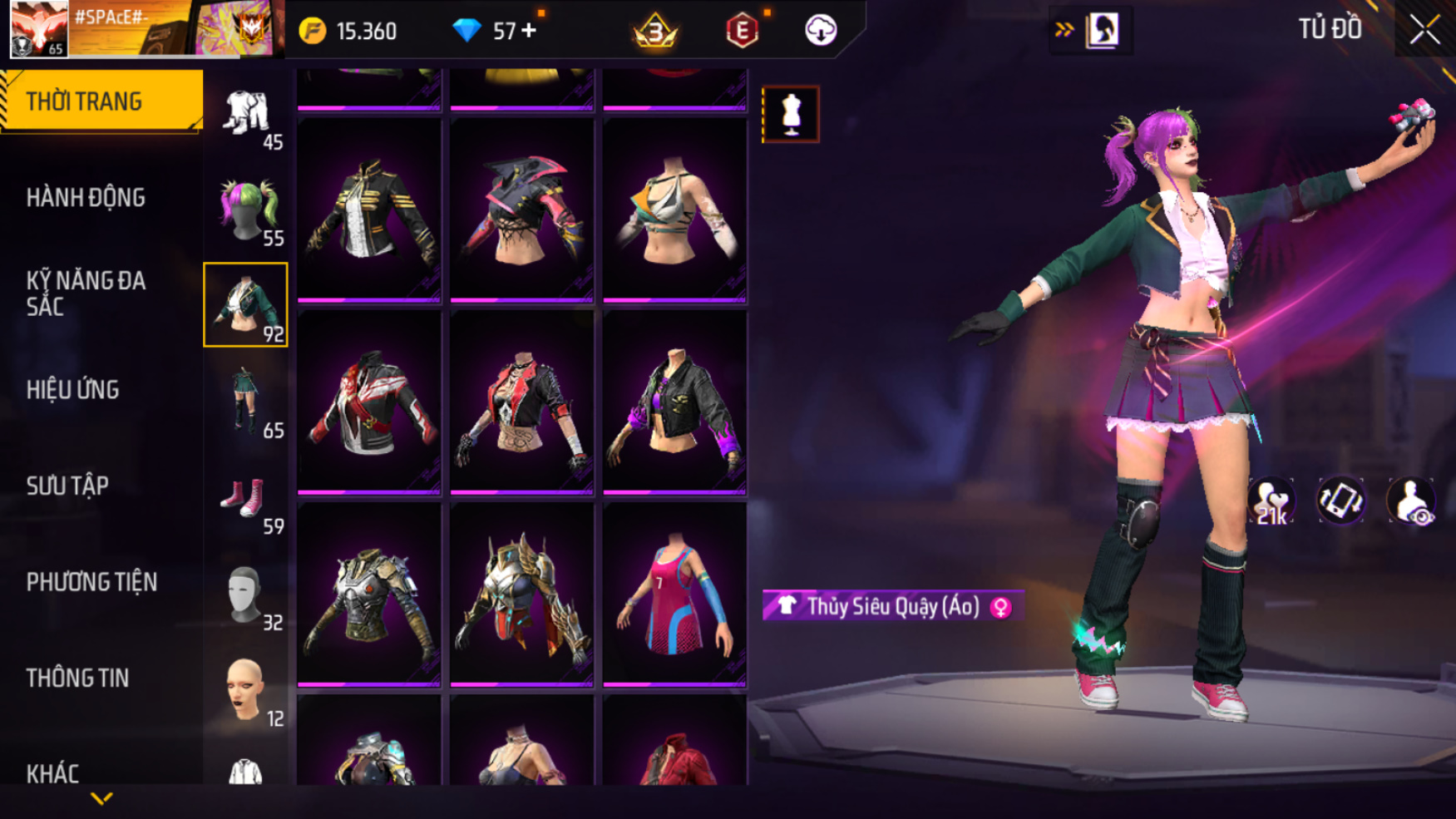The image size is (1456, 819).
Task: Click the mannequin preview button
Action: (x=791, y=114)
